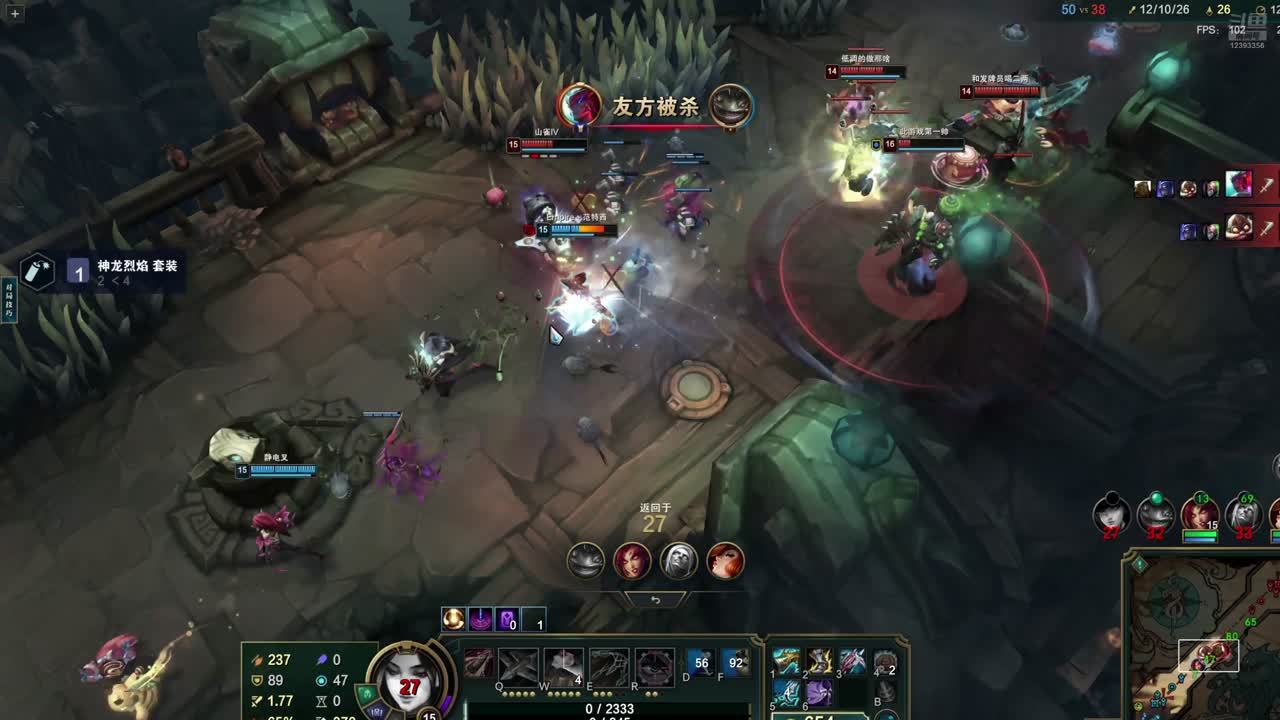Spectate the red-haired ally portrait
Image resolution: width=1280 pixels, height=720 pixels.
(726, 561)
